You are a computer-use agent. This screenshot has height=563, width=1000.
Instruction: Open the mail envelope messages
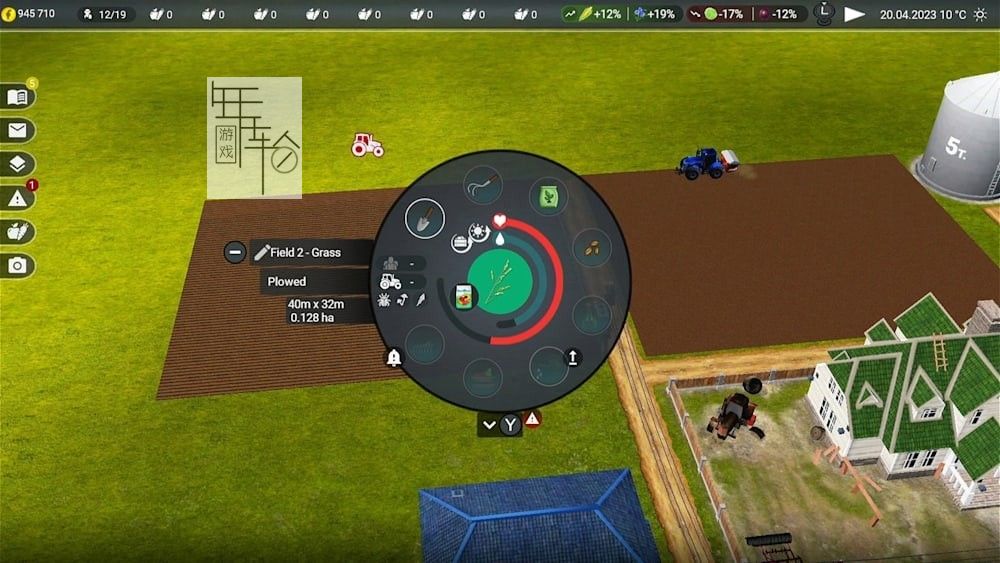click(x=18, y=130)
